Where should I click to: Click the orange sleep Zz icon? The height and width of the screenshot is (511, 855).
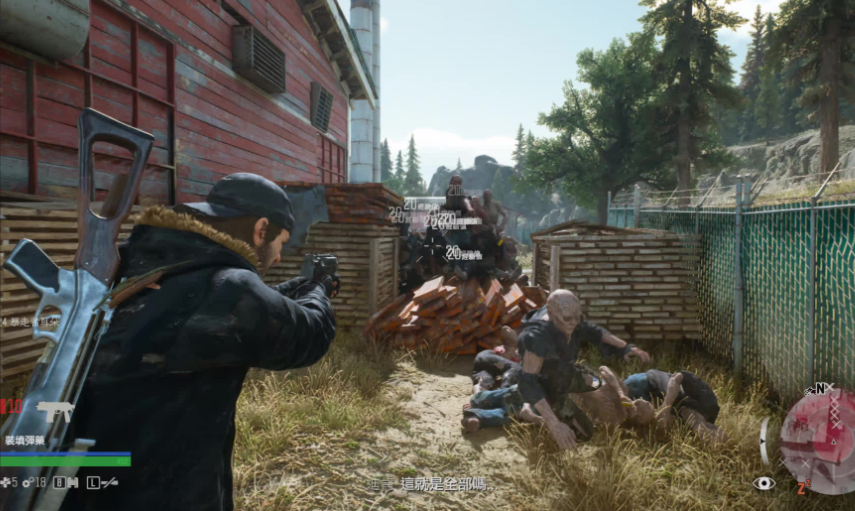tap(803, 489)
